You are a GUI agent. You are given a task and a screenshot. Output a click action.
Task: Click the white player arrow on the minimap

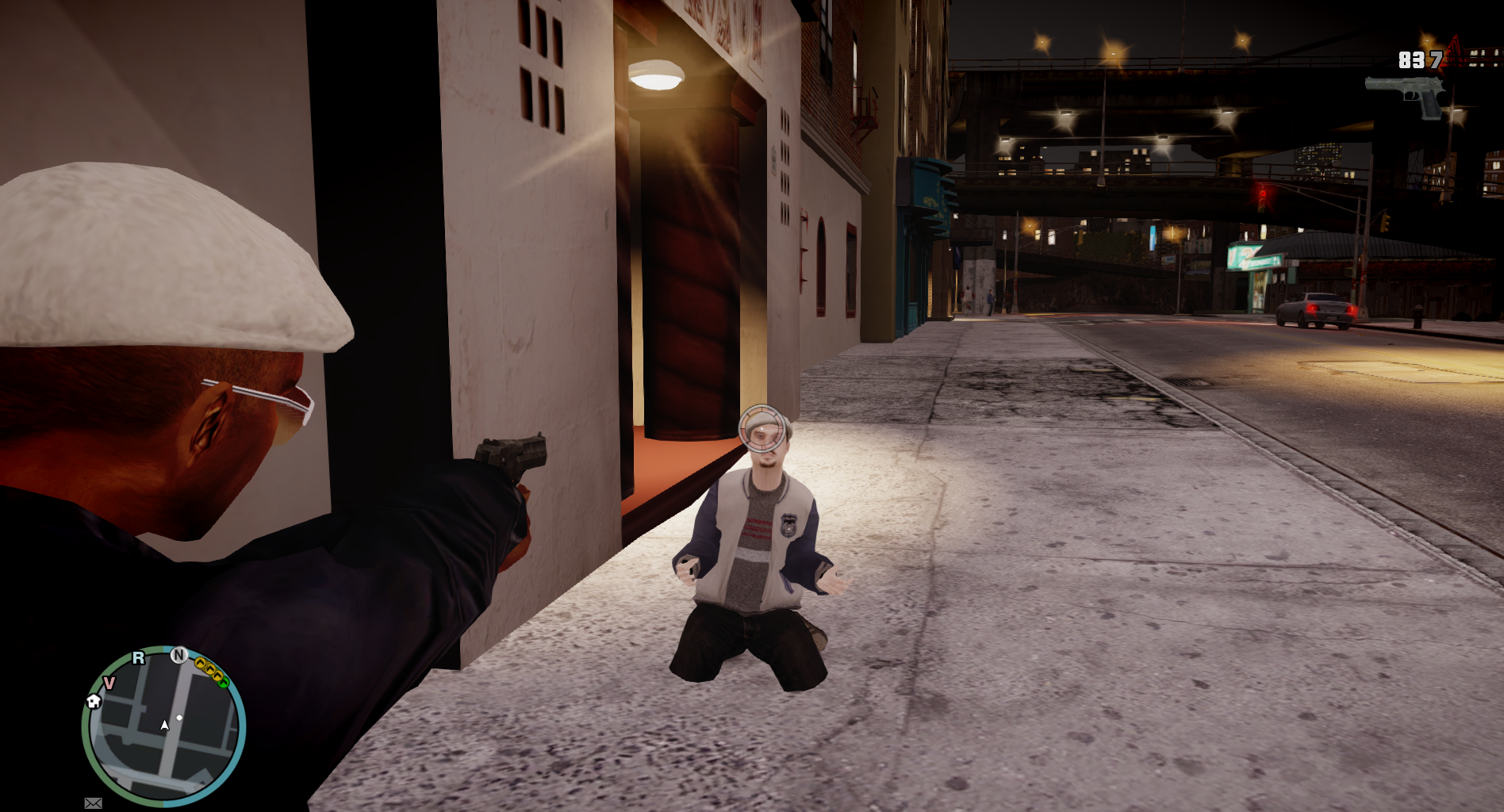pos(165,725)
